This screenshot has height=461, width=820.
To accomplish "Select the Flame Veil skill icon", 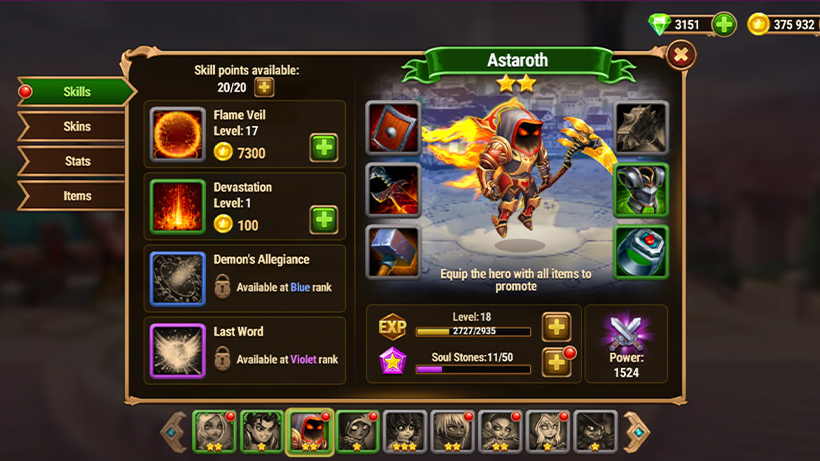I will tap(178, 135).
